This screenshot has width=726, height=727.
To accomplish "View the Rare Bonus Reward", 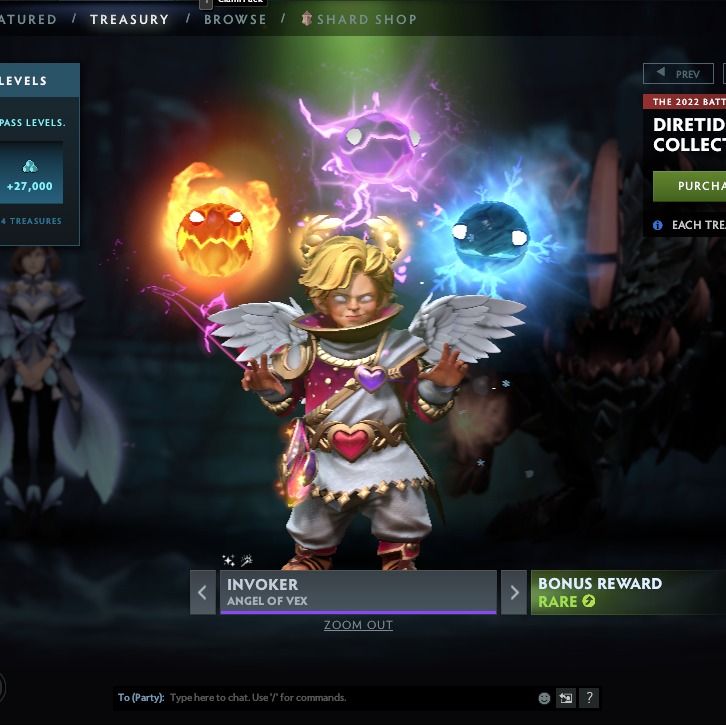I will coord(627,592).
